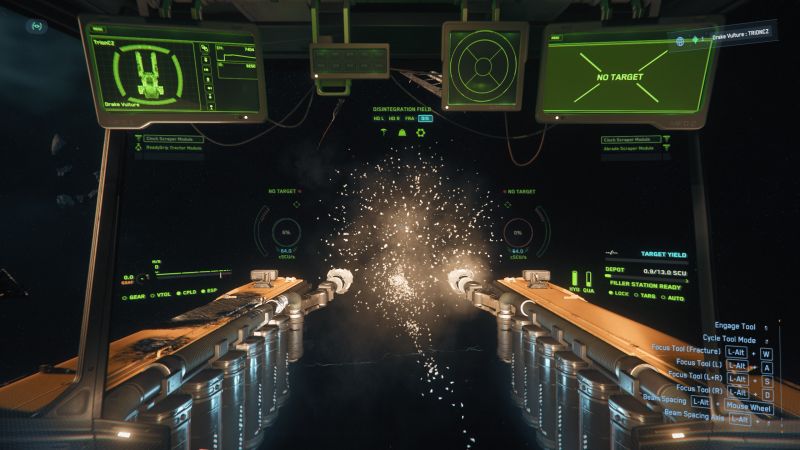This screenshot has height=450, width=800.
Task: Switch to the FRA fracture mode
Action: click(x=409, y=118)
